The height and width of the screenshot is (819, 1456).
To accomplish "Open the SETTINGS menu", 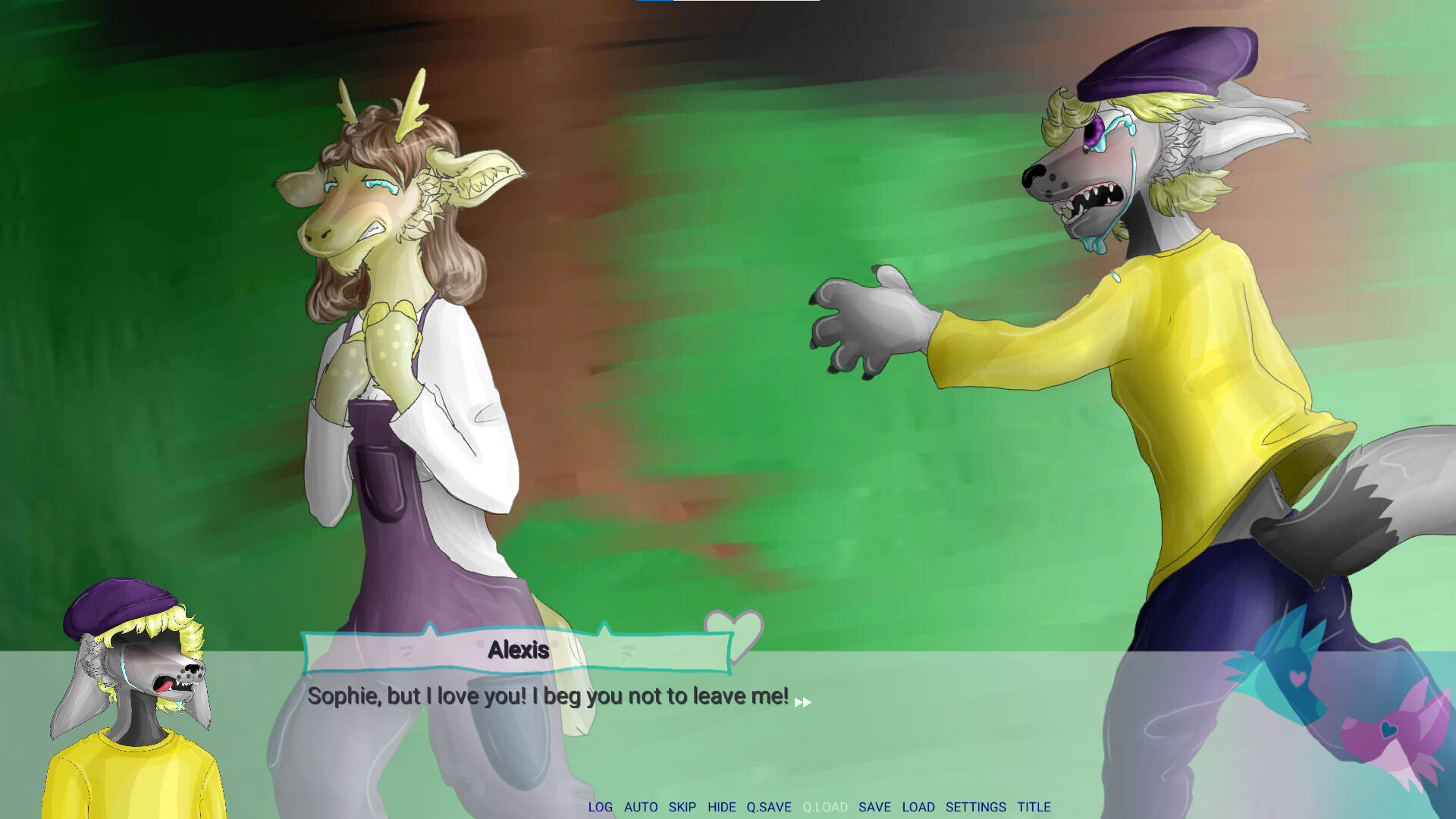I will (x=975, y=807).
